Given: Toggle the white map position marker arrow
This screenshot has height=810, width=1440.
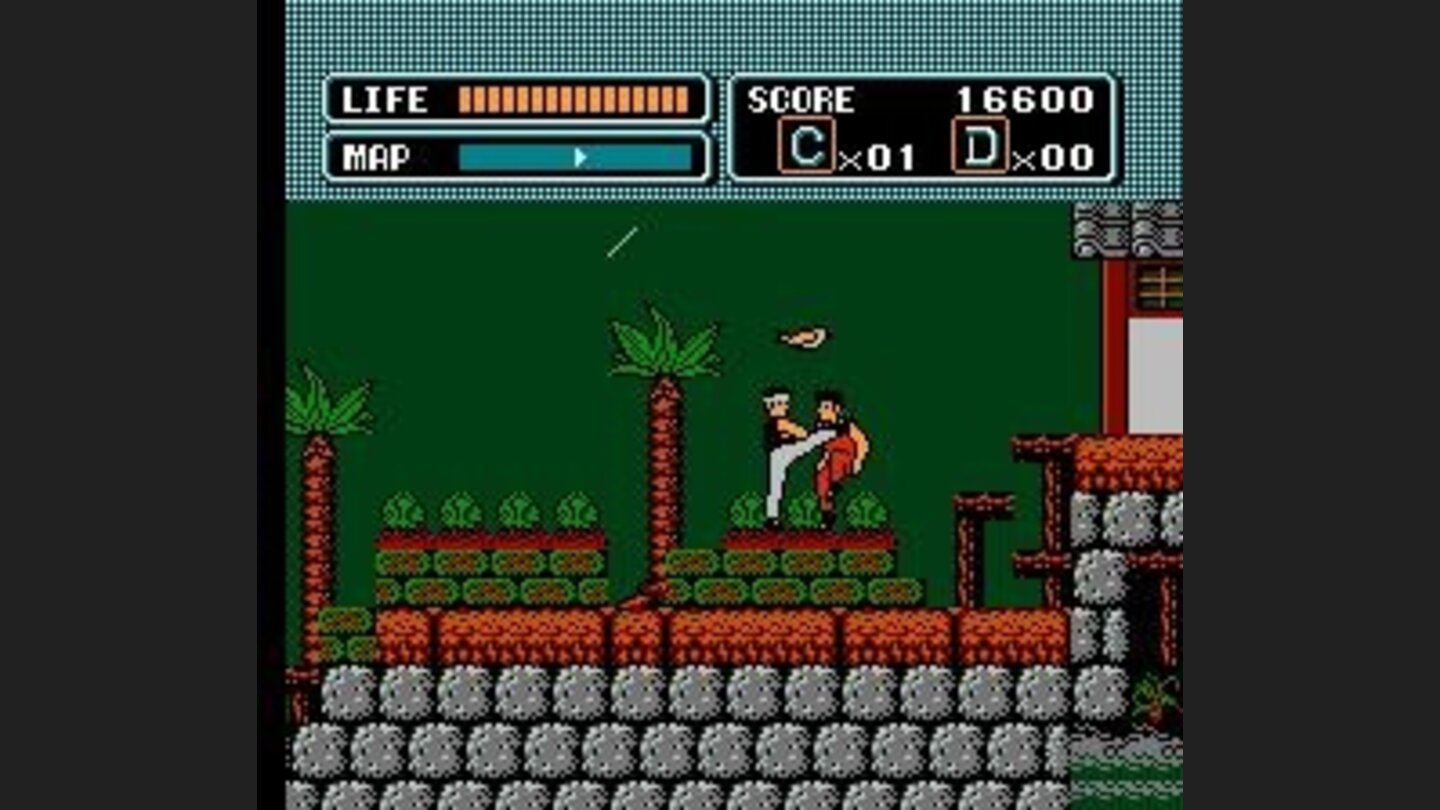Looking at the screenshot, I should click(580, 157).
